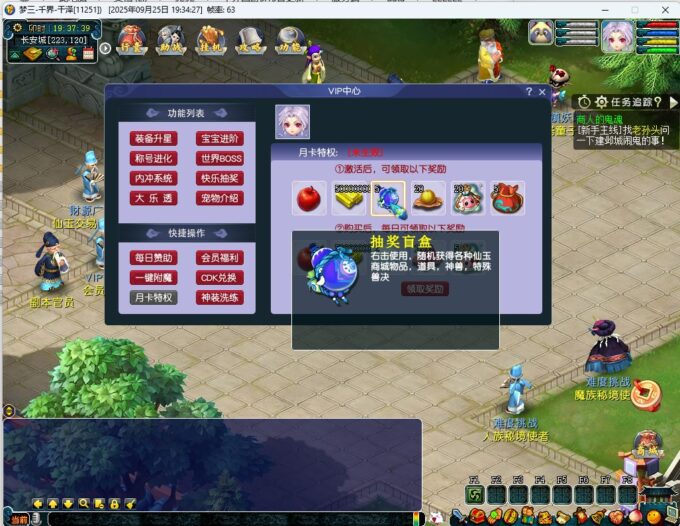This screenshot has width=680, height=526.
Task: Select the gold ingot reward item
Action: click(348, 198)
